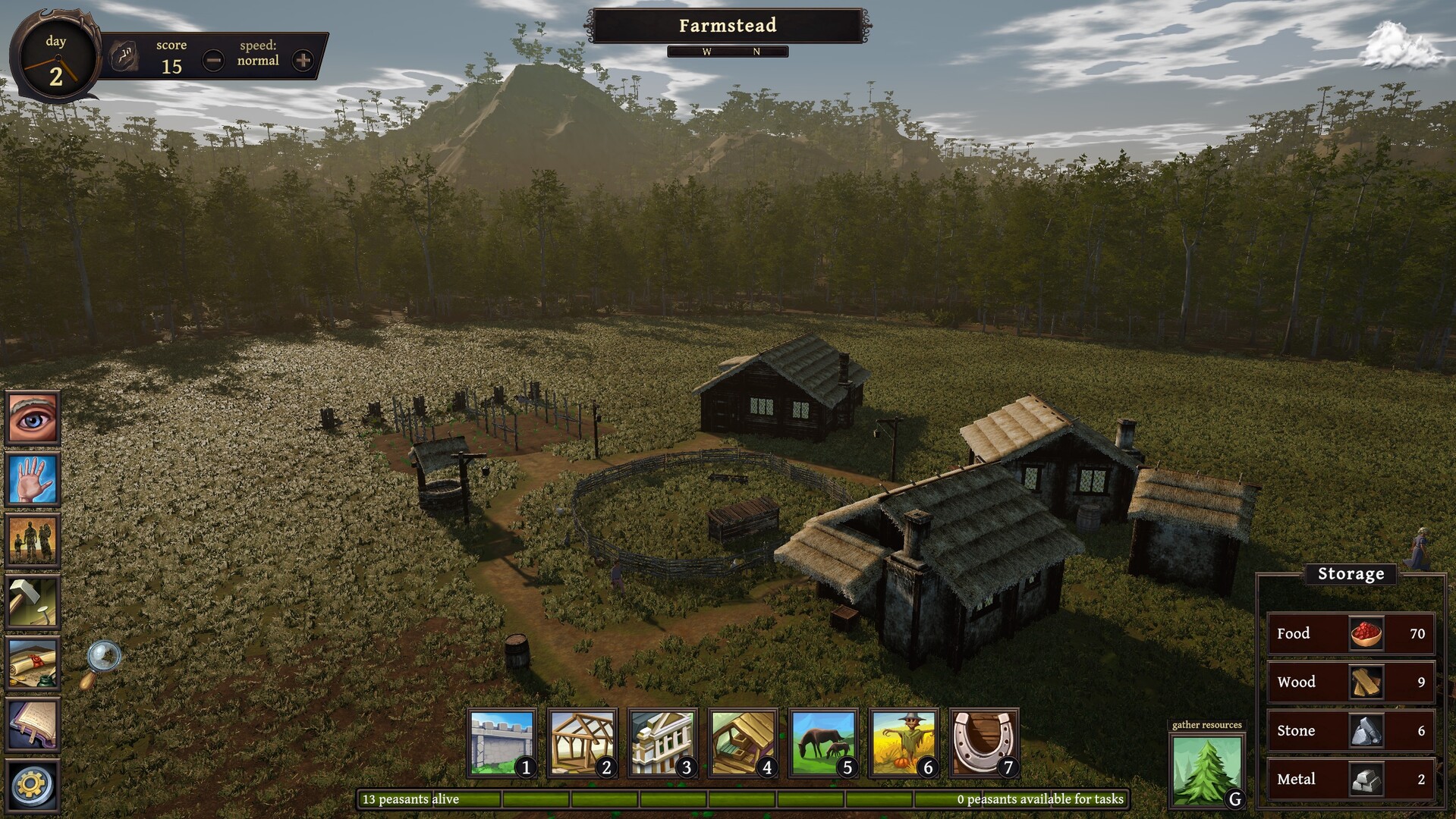
Task: Open the journal book icon
Action: click(33, 725)
